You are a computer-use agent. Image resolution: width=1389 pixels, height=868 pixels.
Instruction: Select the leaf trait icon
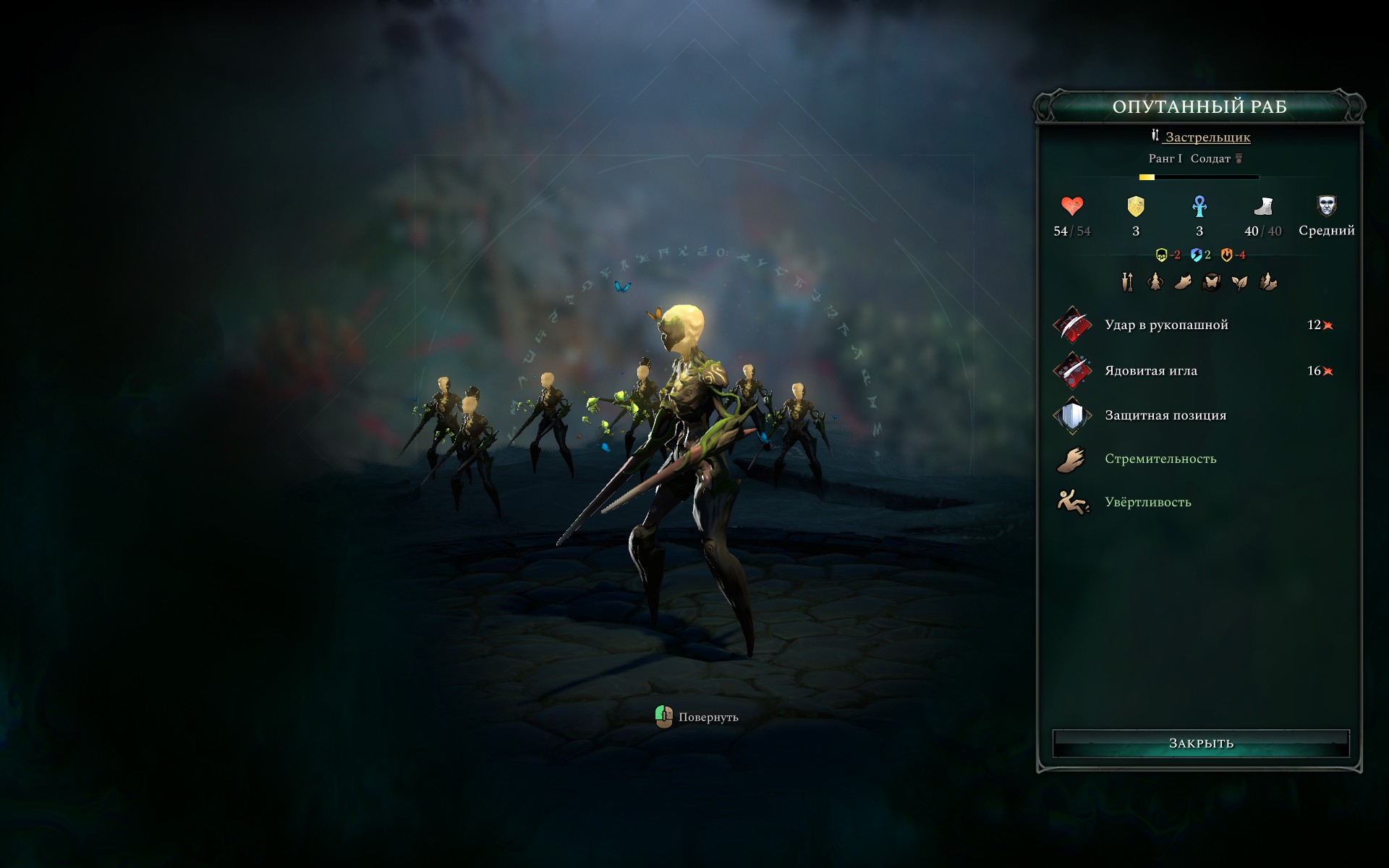click(x=1239, y=282)
